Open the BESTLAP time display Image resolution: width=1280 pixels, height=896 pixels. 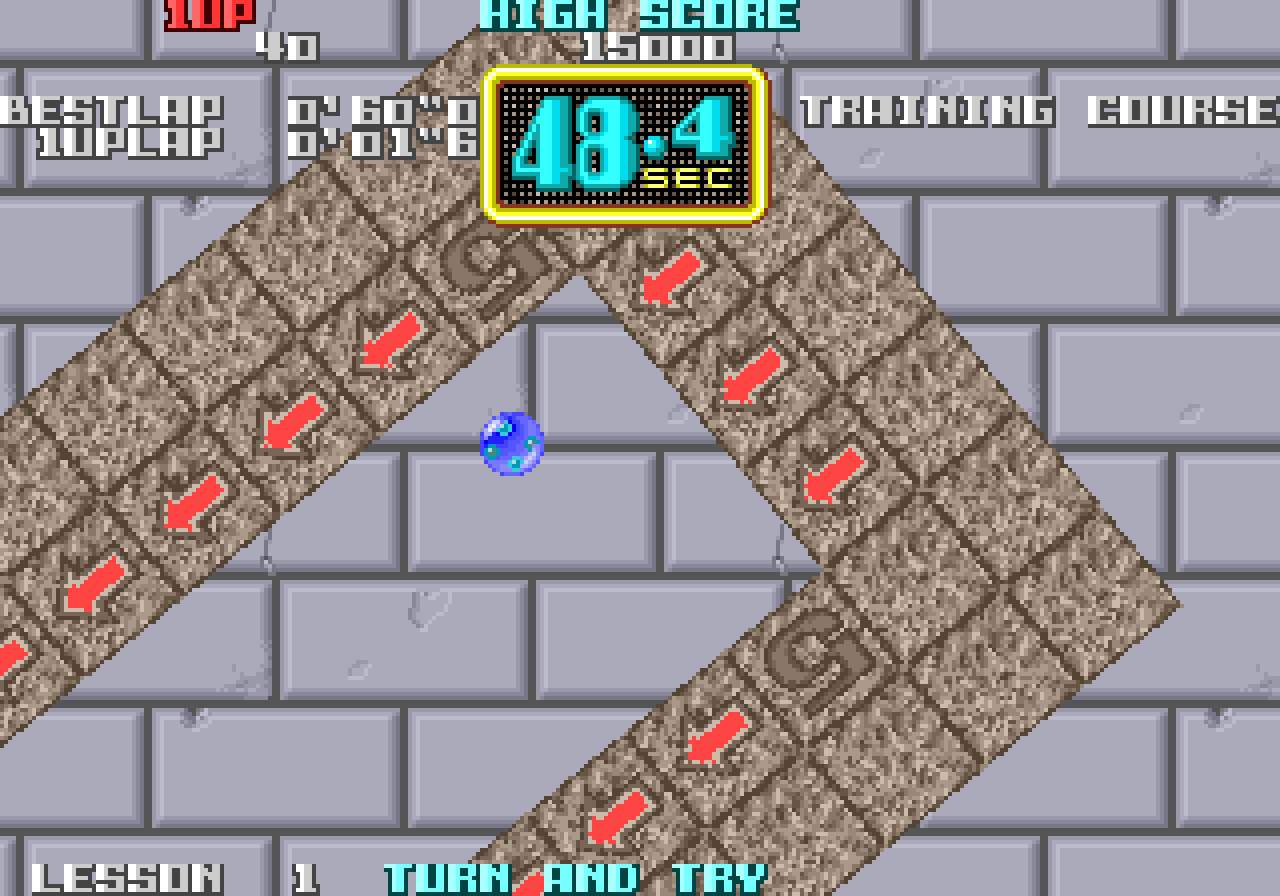coord(110,112)
